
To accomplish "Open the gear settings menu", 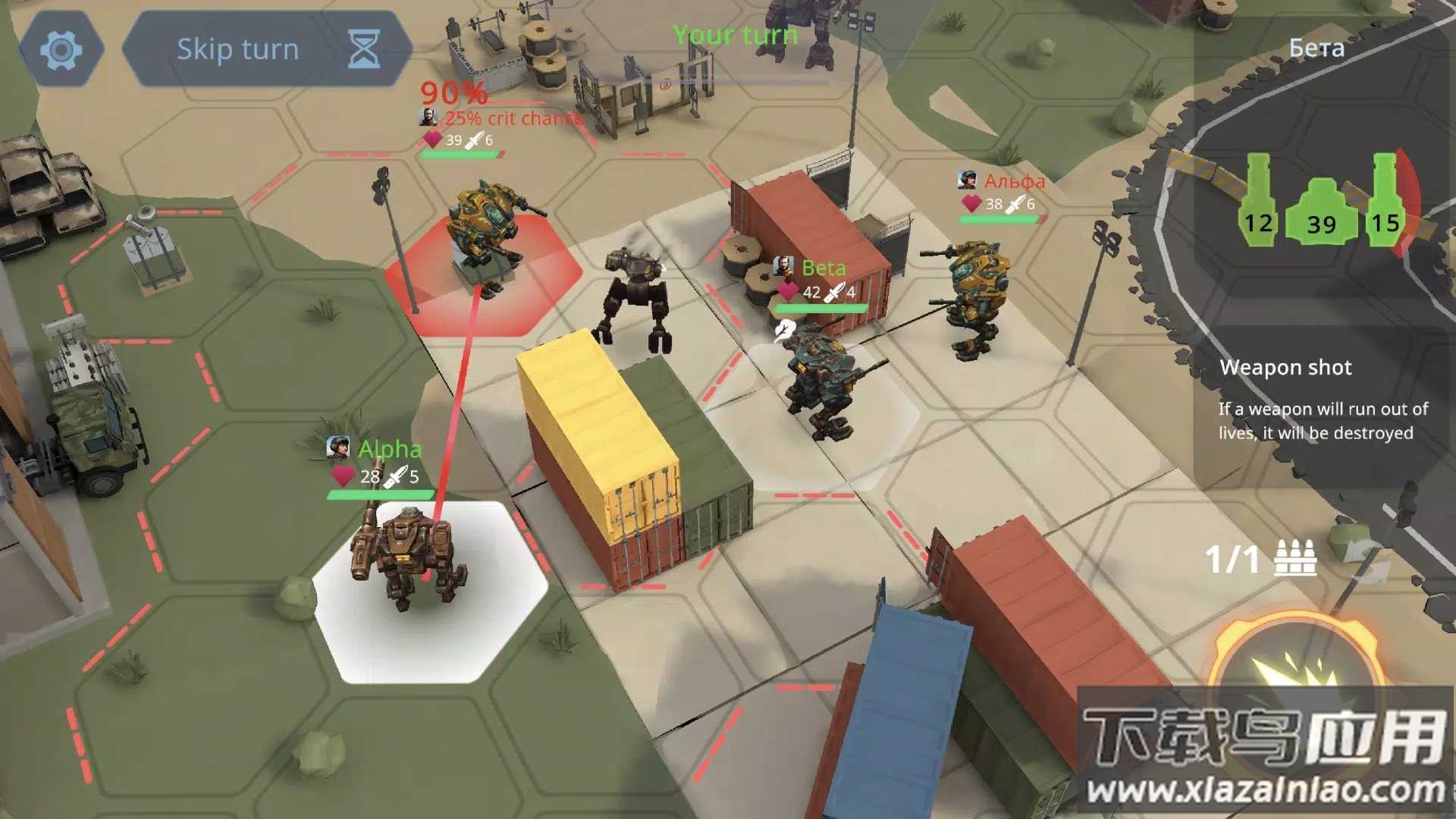I will [61, 50].
